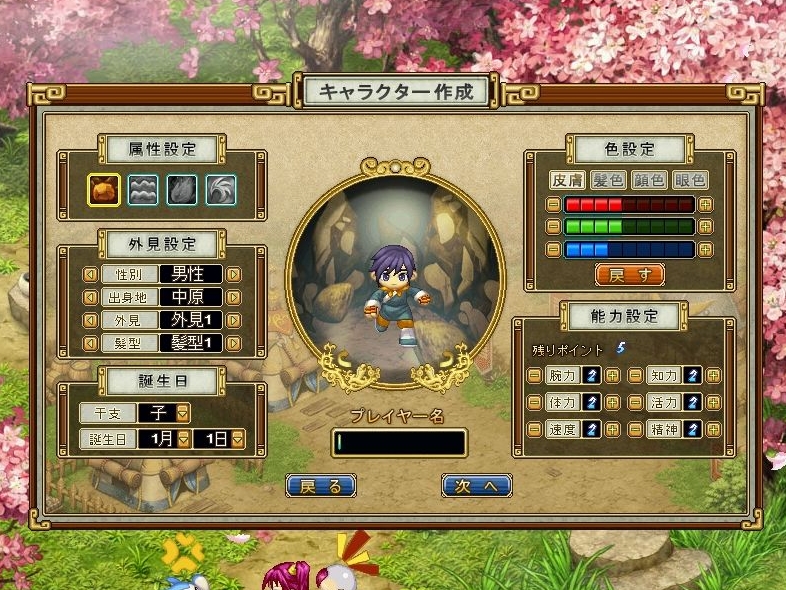Pick the fire flame element icon
This screenshot has width=786, height=590.
(x=181, y=189)
